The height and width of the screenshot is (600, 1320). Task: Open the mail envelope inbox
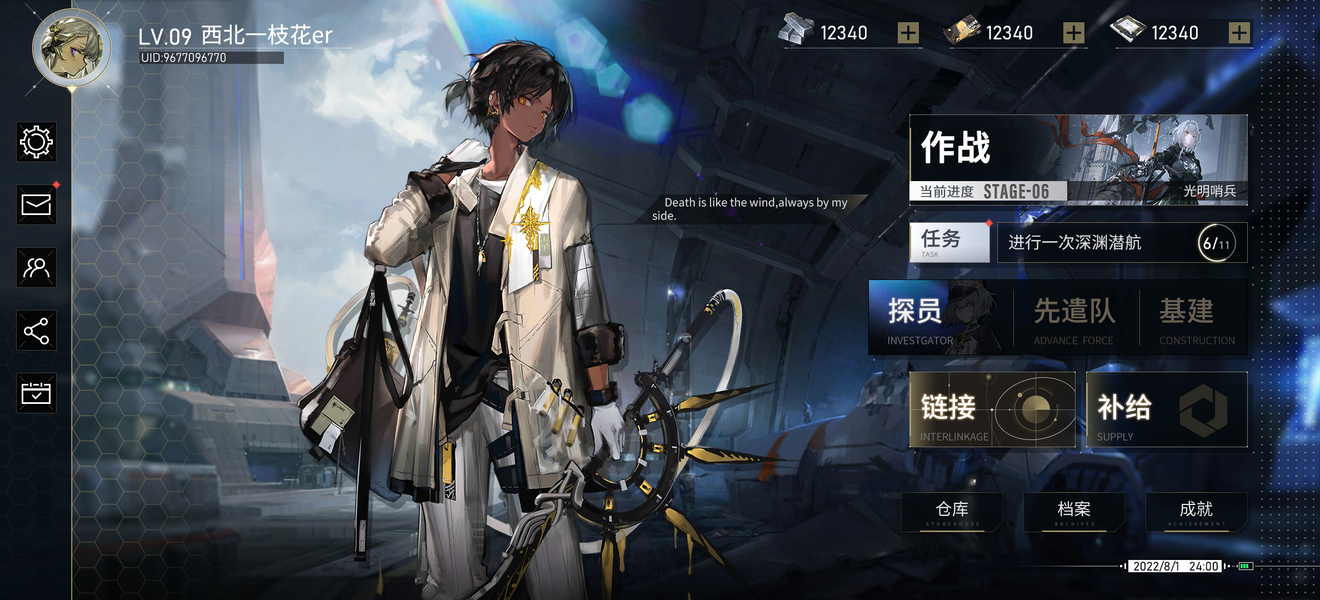pyautogui.click(x=37, y=205)
